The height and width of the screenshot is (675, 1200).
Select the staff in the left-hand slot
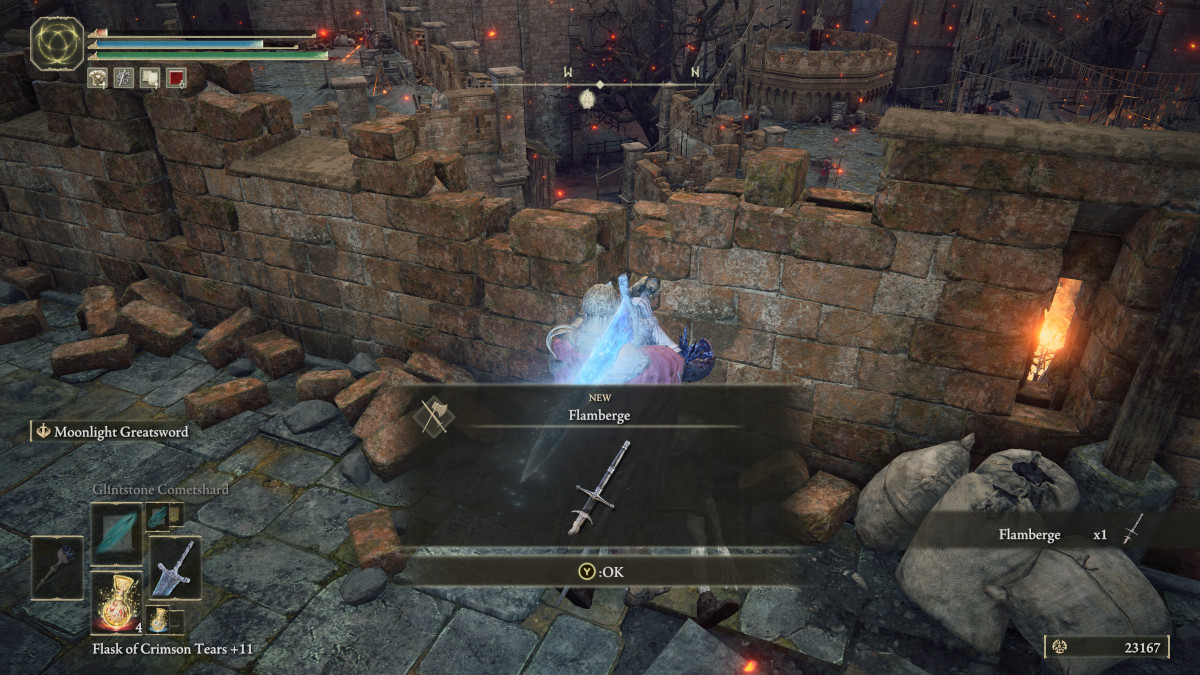[58, 568]
